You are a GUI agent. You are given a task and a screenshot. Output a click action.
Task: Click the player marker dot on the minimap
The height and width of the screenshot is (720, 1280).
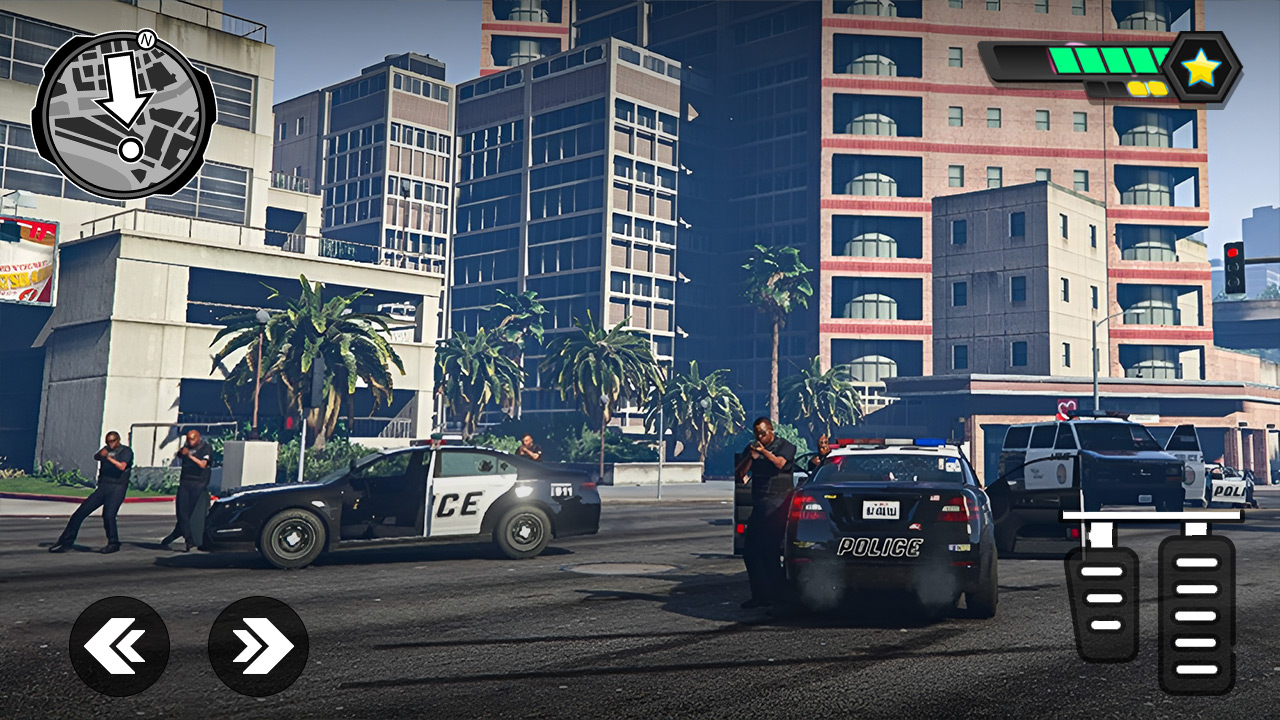tap(130, 150)
